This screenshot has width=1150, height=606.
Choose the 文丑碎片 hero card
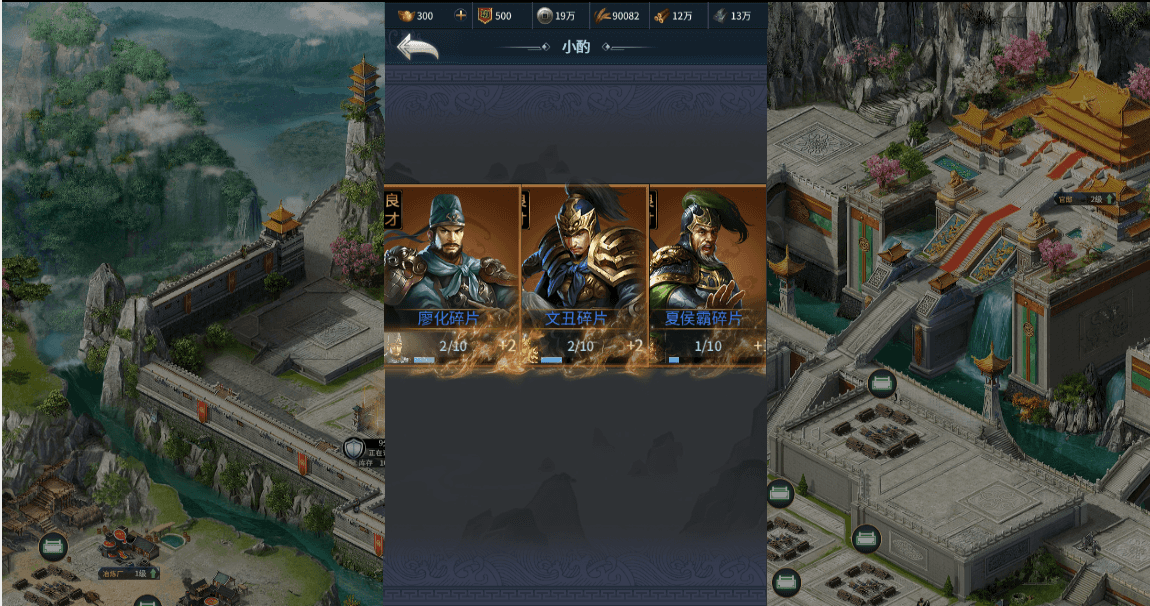coord(584,270)
